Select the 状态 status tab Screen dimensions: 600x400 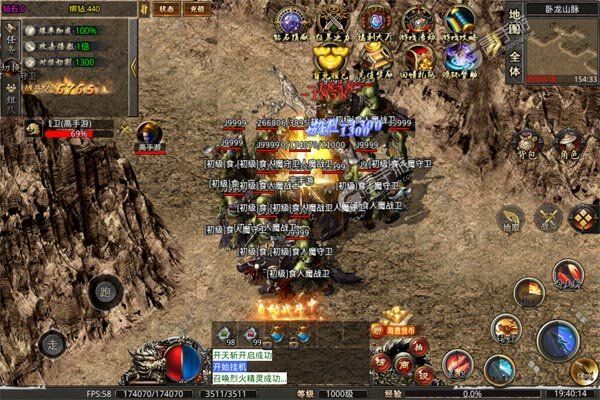coord(167,8)
